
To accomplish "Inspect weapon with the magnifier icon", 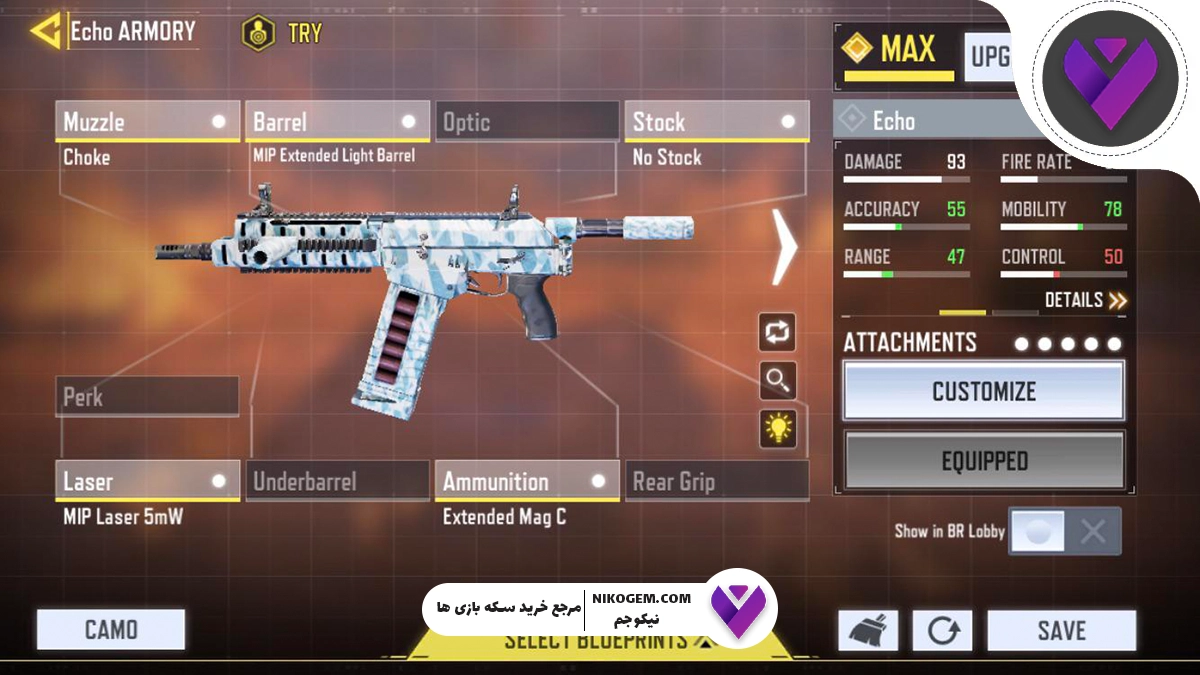I will click(x=777, y=380).
